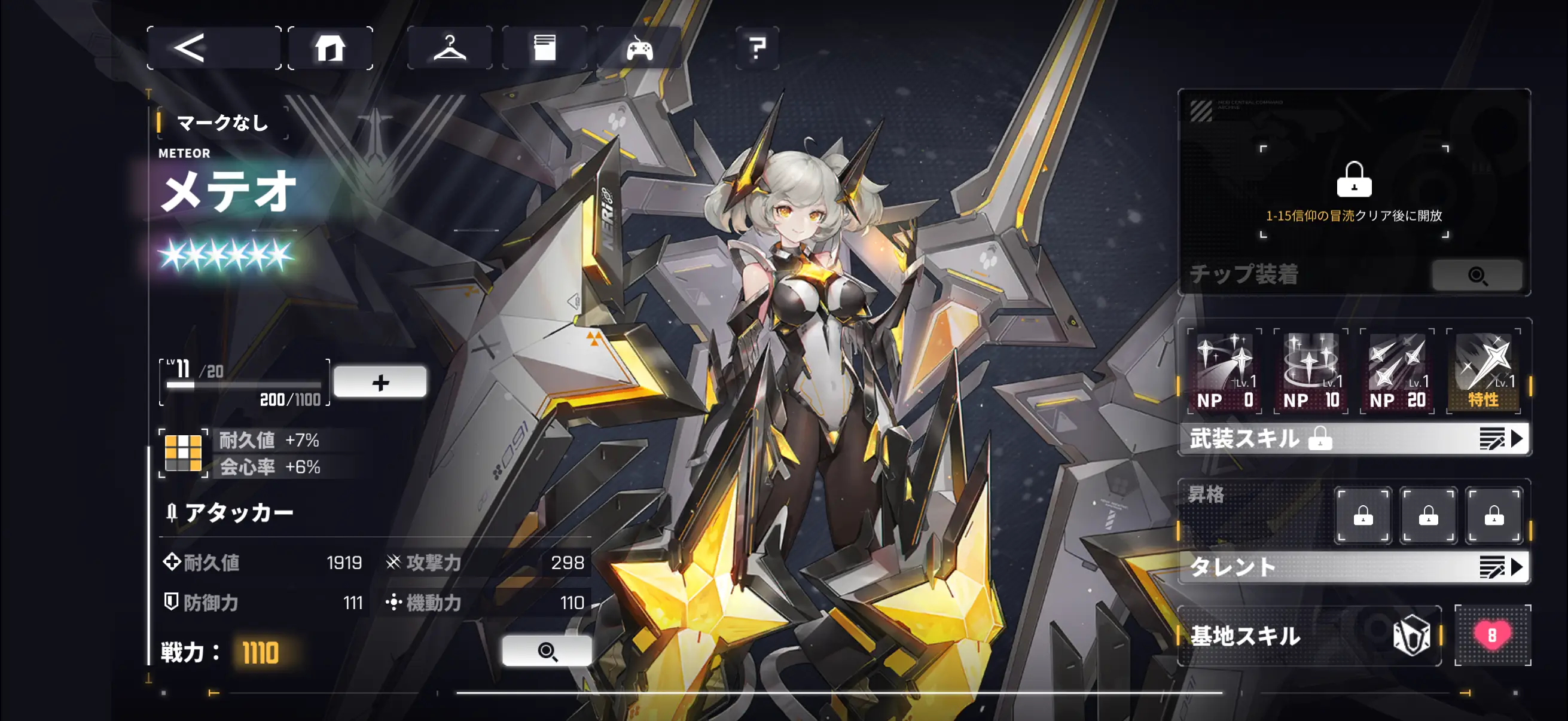Select the NP 20 skill icon

coord(1397,371)
